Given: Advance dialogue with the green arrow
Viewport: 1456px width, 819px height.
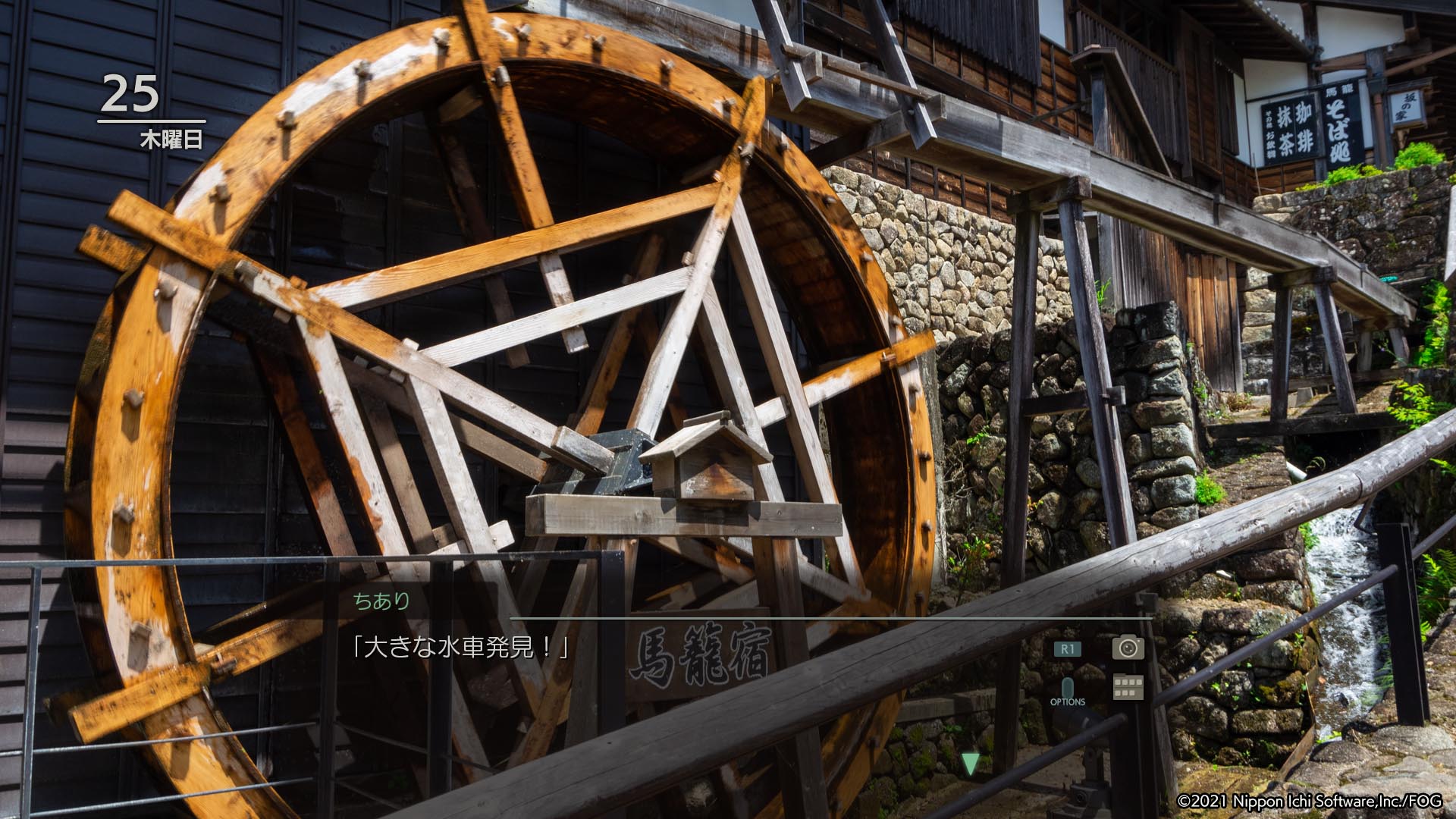Looking at the screenshot, I should coord(970,763).
